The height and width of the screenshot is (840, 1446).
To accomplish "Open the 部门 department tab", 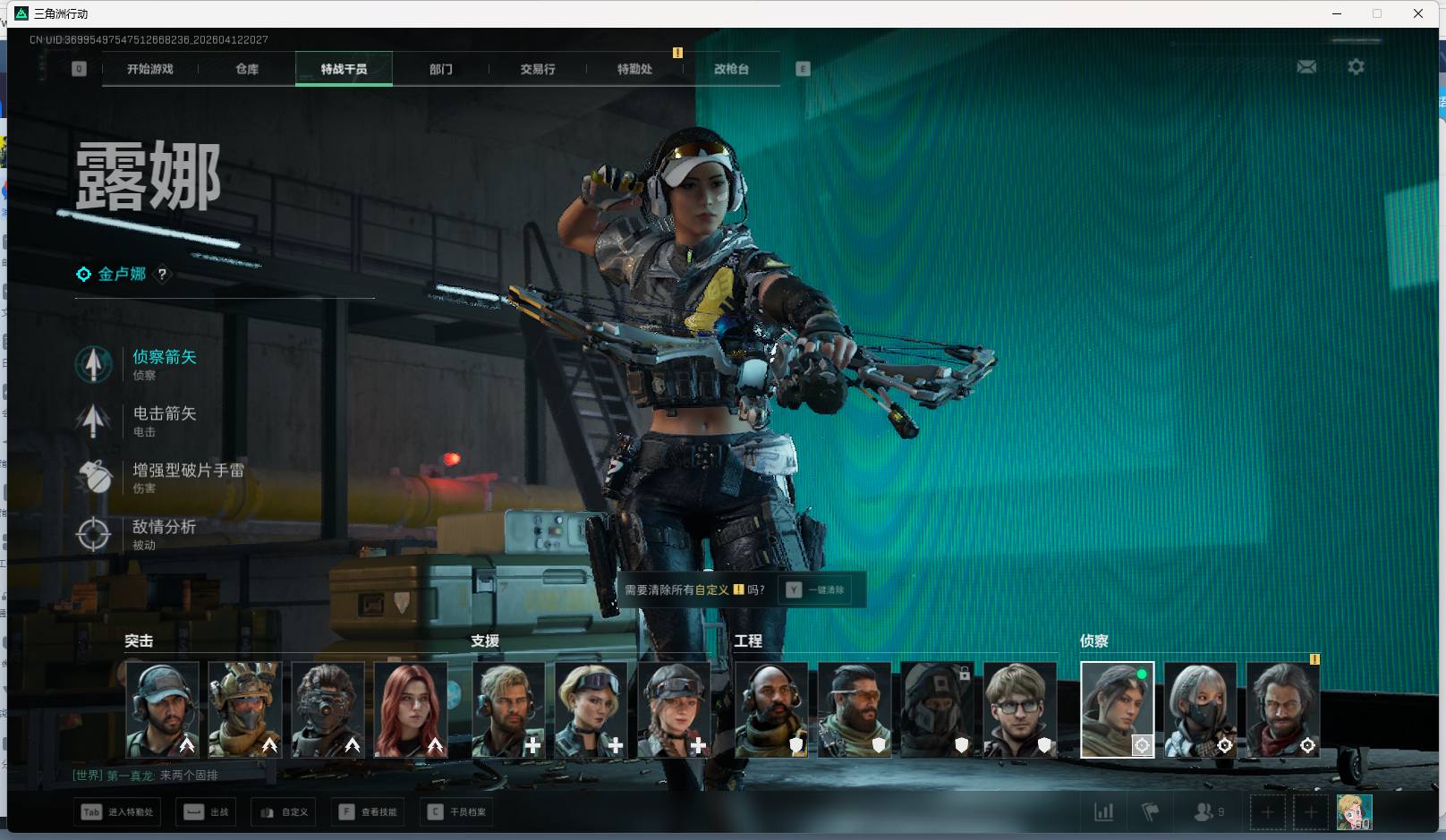I will pyautogui.click(x=440, y=69).
